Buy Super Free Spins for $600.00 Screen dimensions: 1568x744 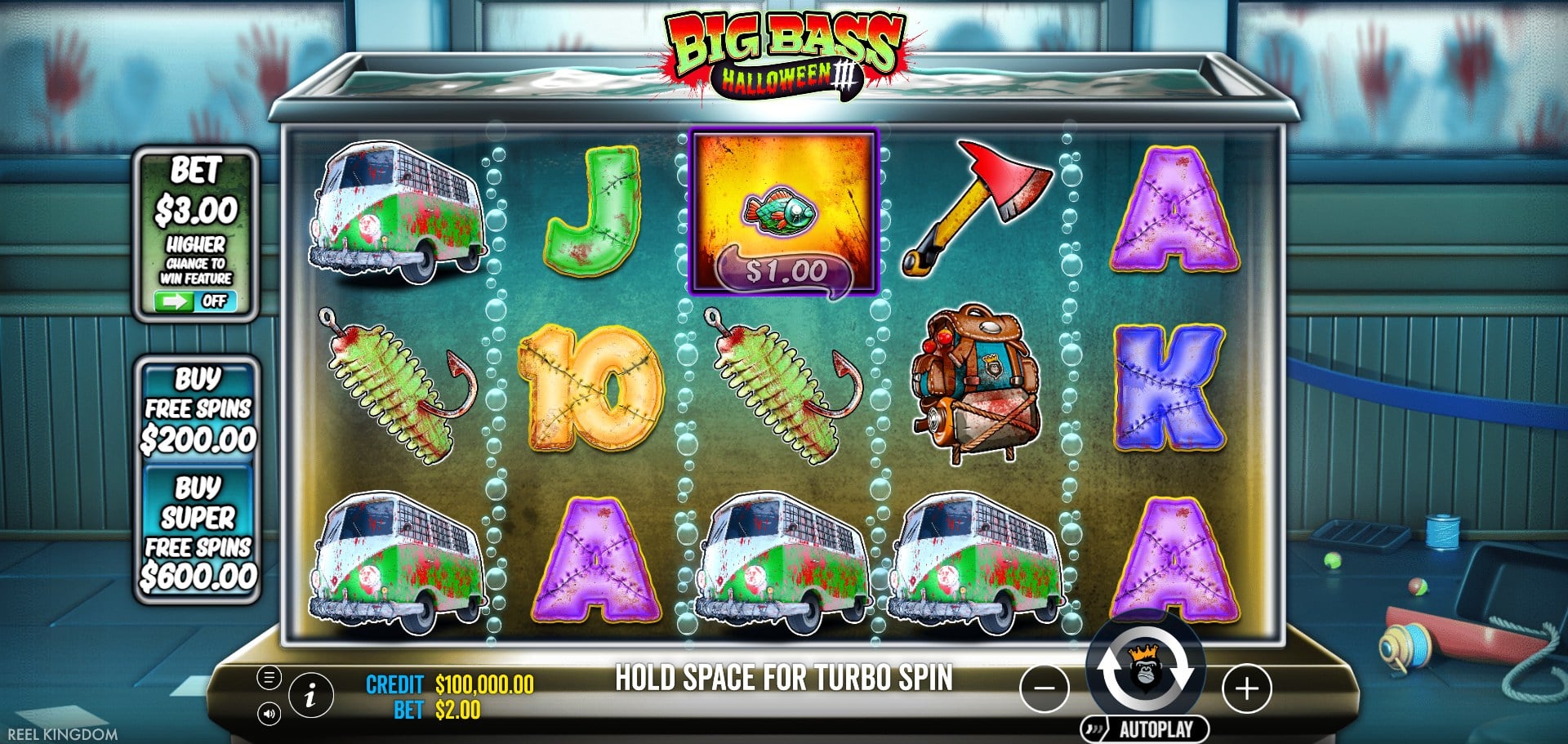point(198,532)
